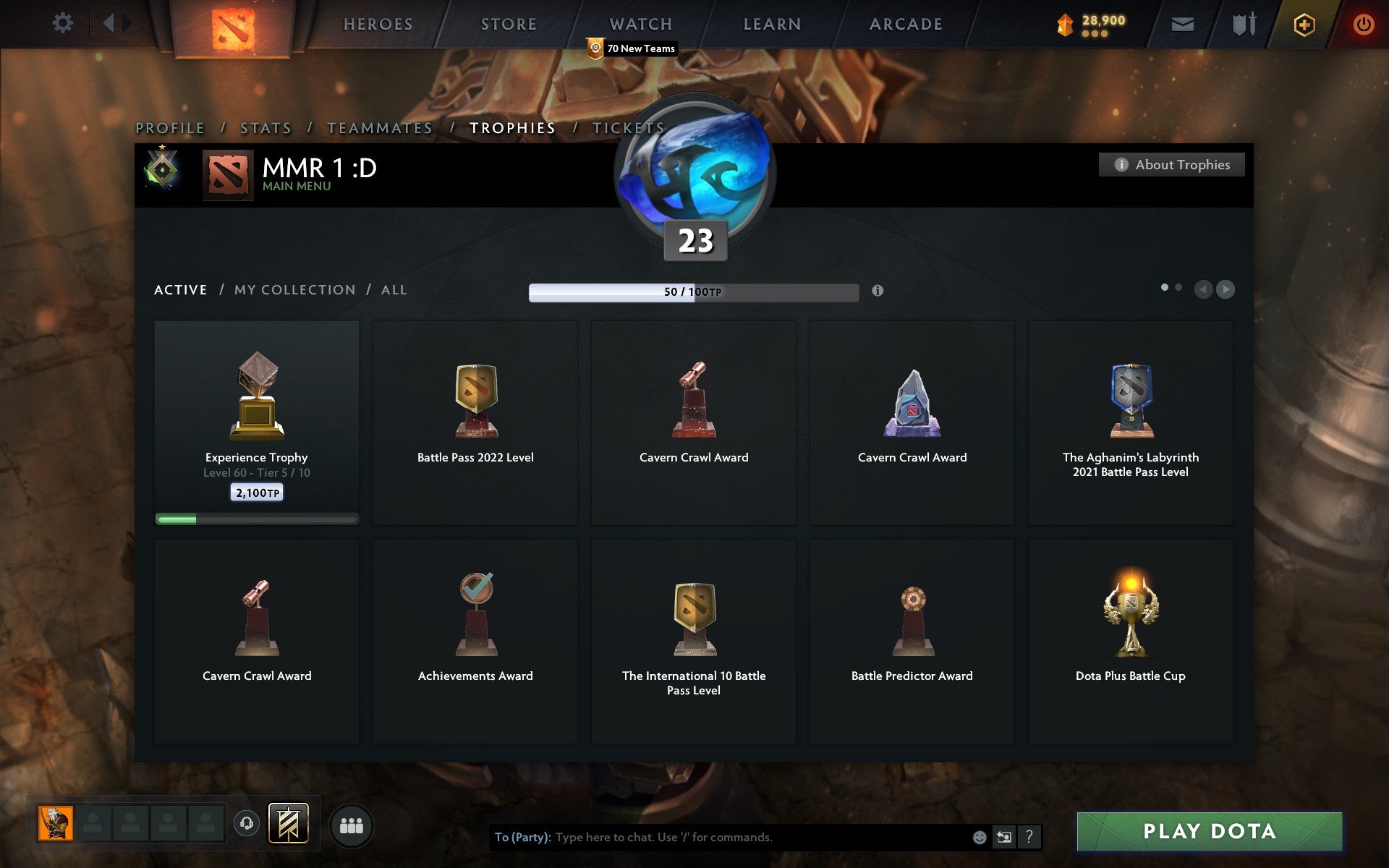Click the back arrow beside the Dota logo

(110, 22)
